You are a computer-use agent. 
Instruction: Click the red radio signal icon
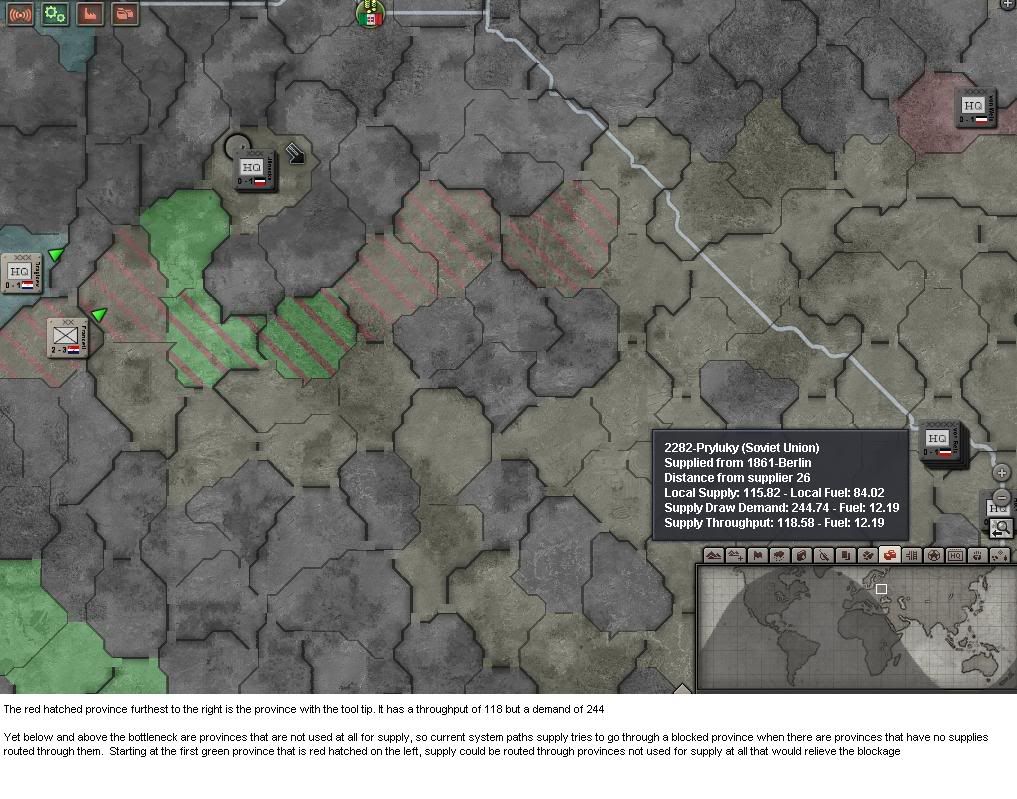pos(20,14)
